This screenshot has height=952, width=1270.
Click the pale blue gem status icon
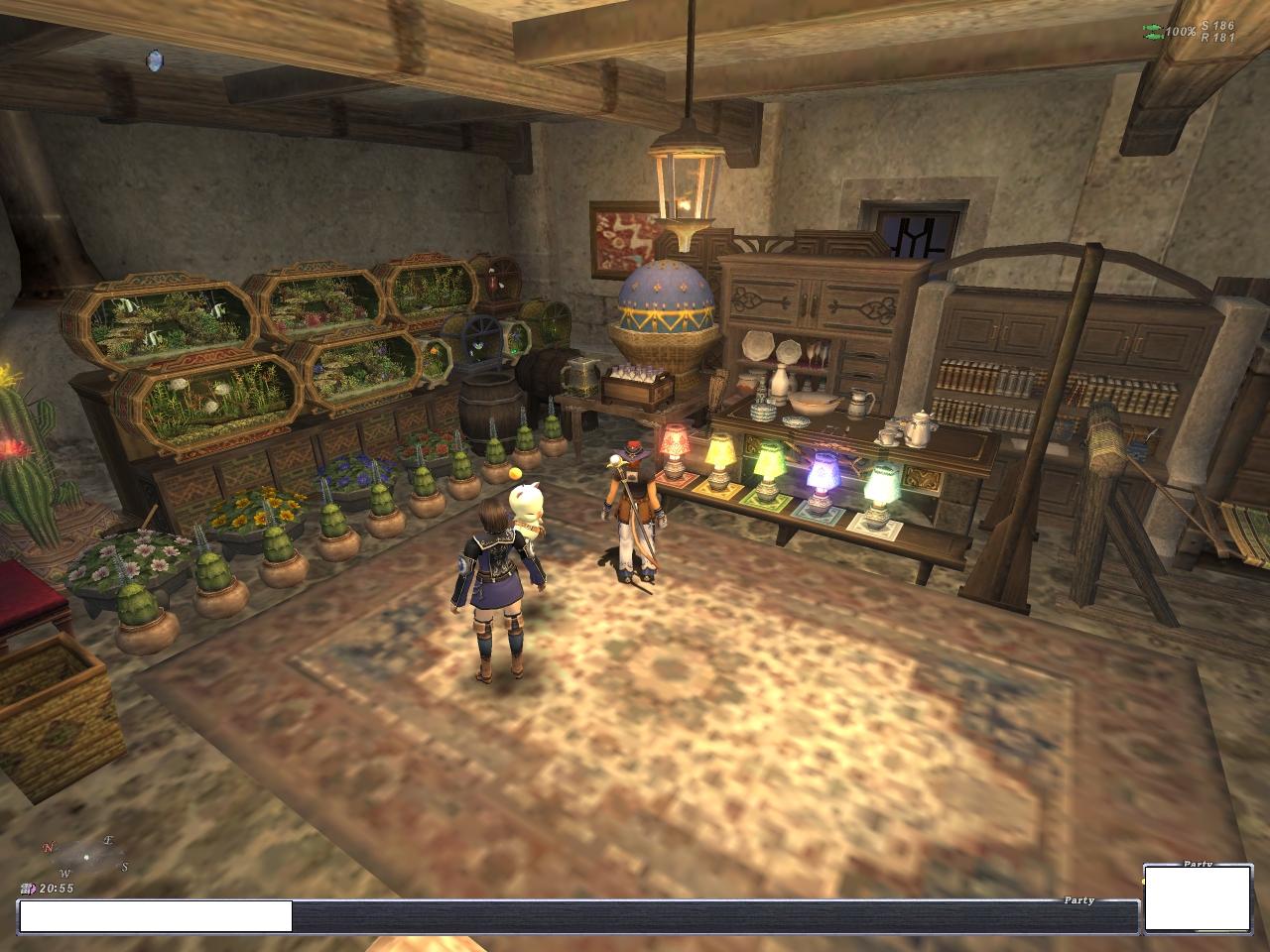(x=154, y=60)
